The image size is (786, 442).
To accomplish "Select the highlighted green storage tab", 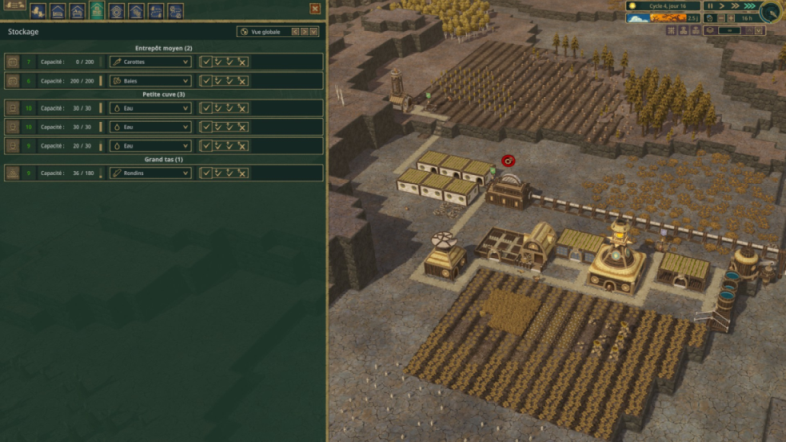I will point(96,11).
